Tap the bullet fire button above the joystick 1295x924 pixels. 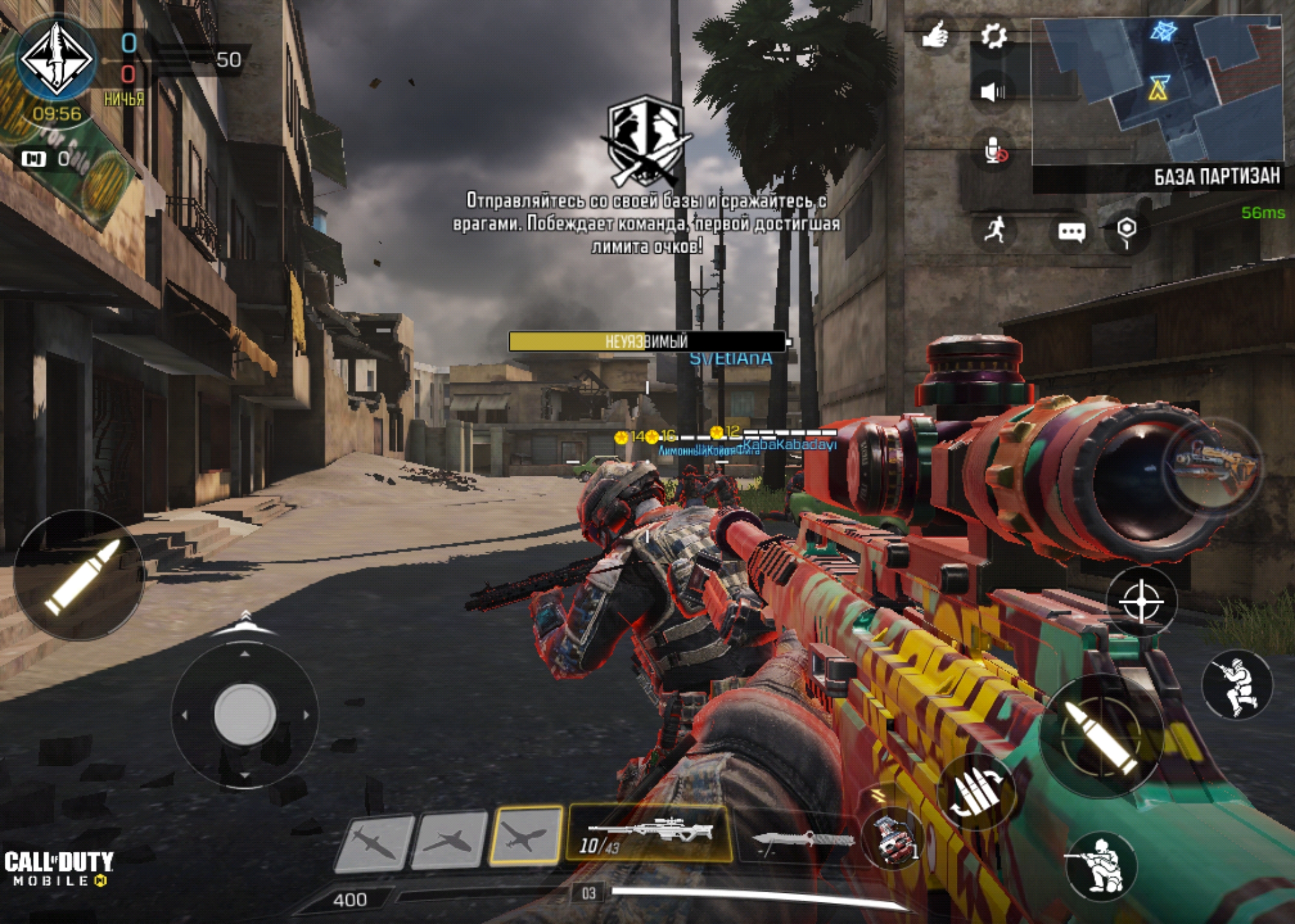point(78,576)
